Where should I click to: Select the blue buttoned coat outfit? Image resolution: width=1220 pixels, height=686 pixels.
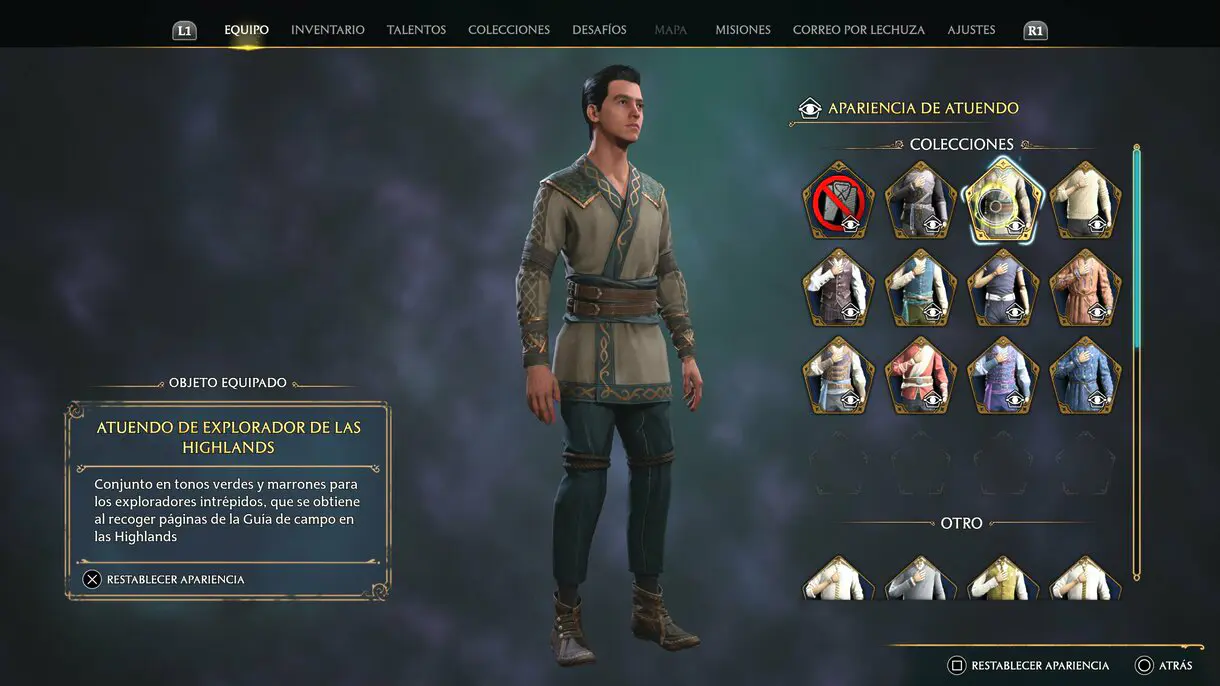[x=1086, y=375]
